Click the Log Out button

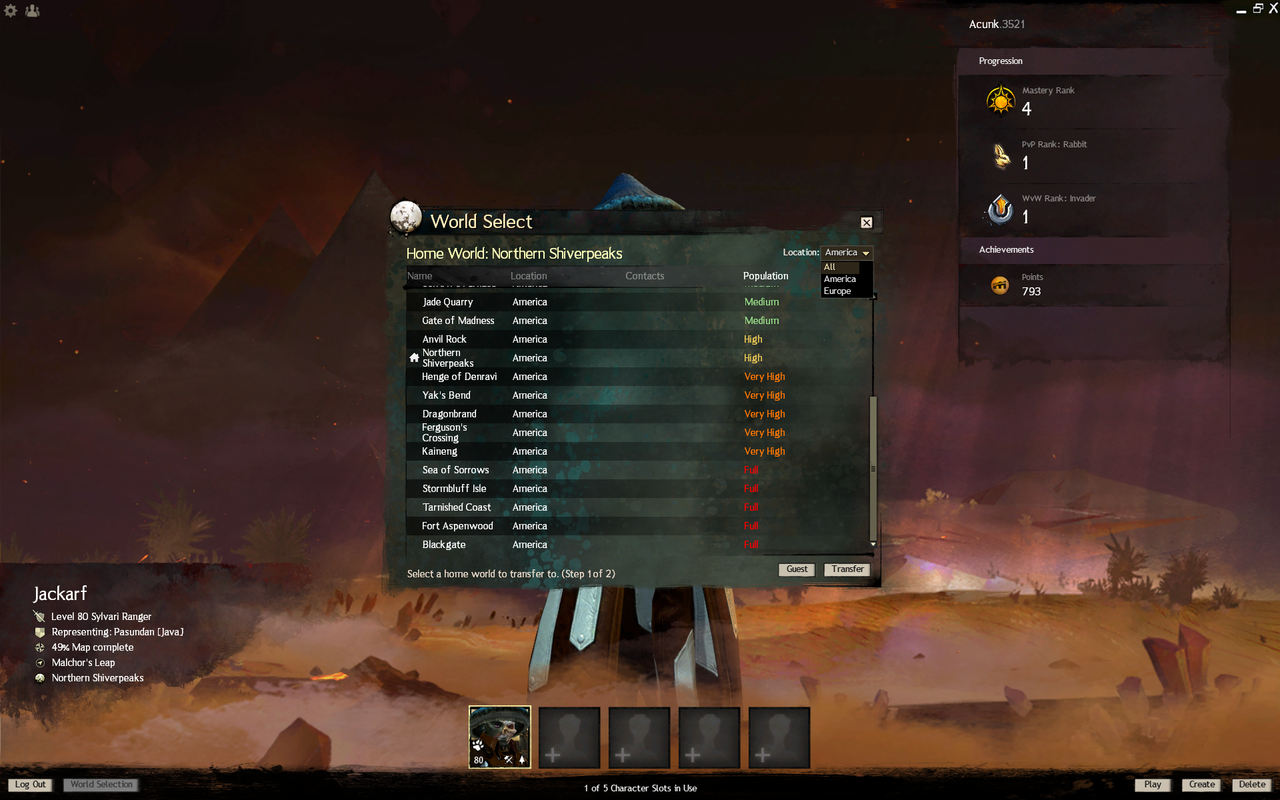click(x=30, y=785)
